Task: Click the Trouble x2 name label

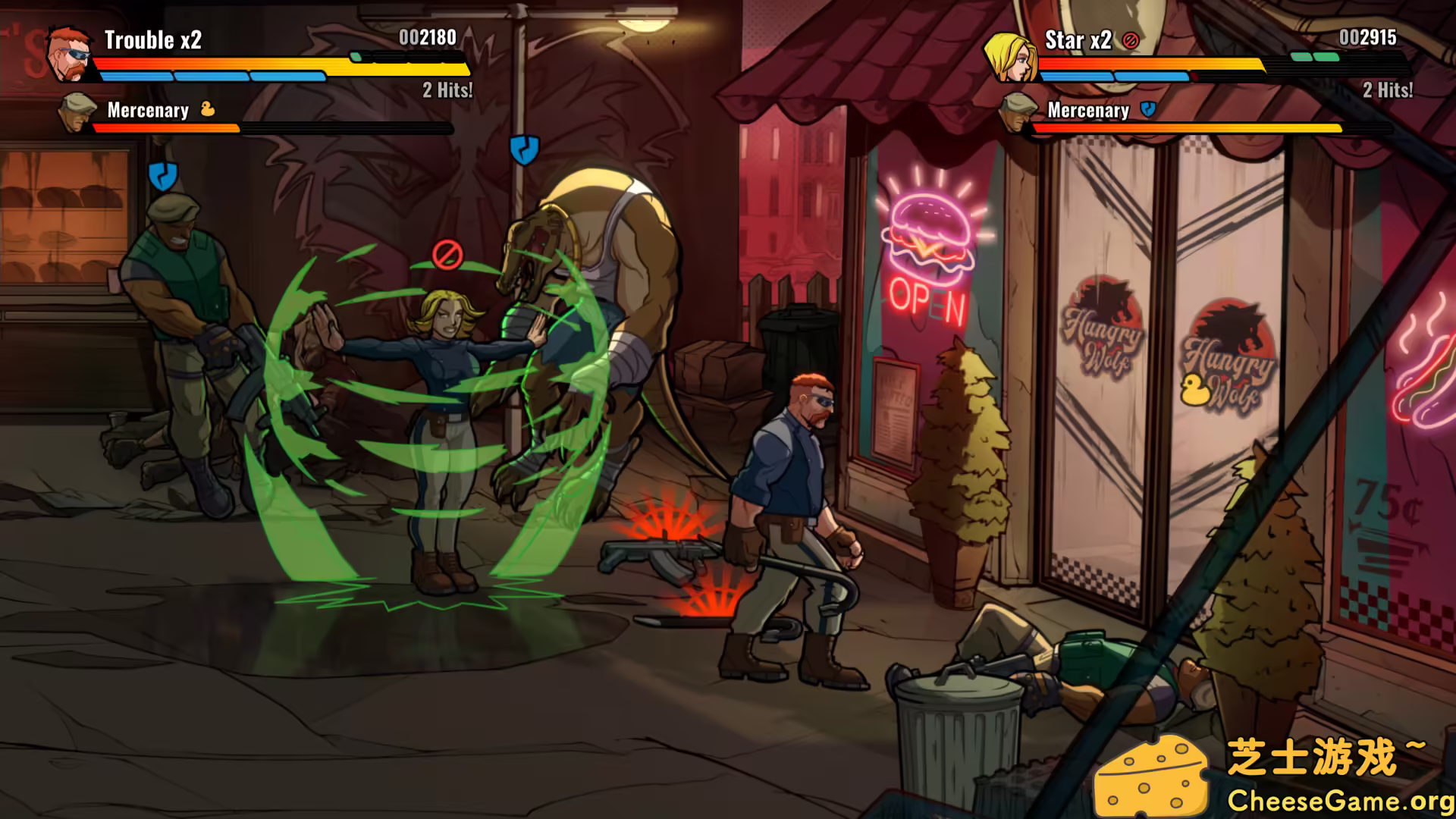Action: click(153, 40)
